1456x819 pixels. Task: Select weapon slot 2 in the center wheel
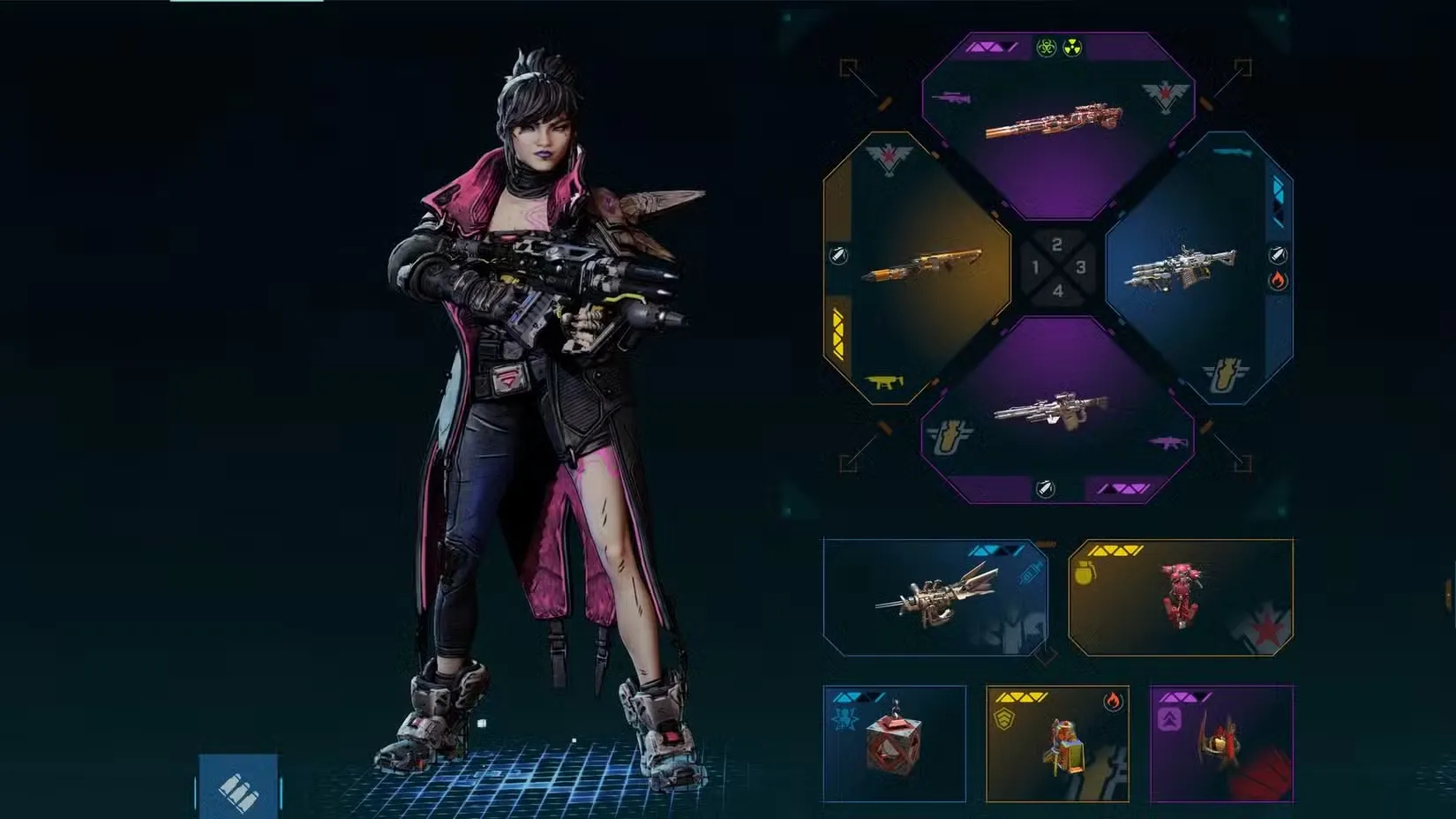pos(1056,244)
